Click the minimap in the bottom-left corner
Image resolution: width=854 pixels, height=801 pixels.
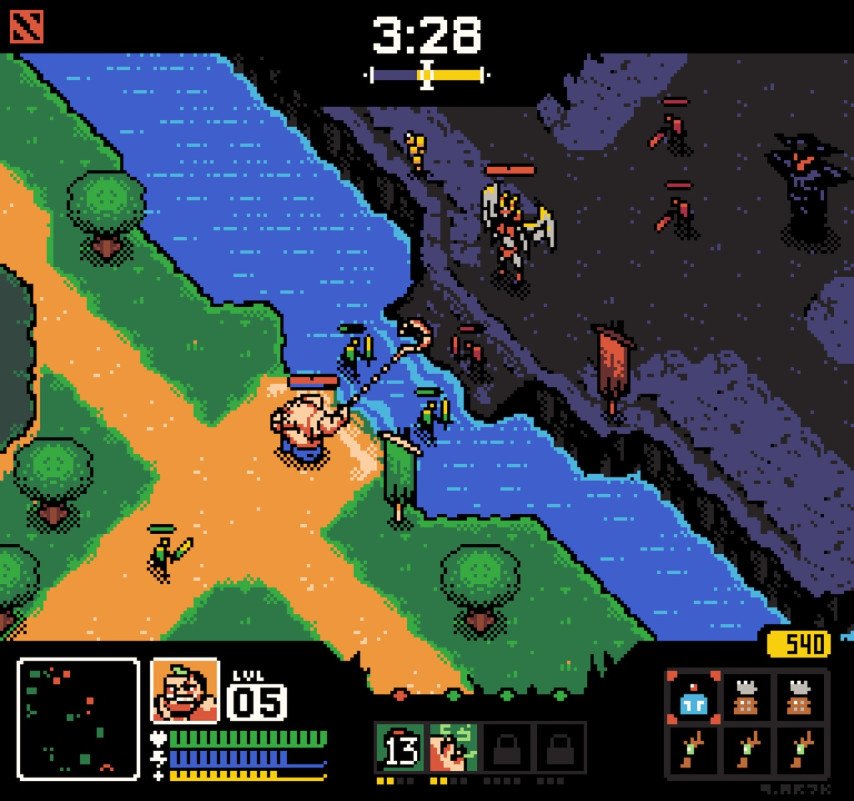coord(78,718)
